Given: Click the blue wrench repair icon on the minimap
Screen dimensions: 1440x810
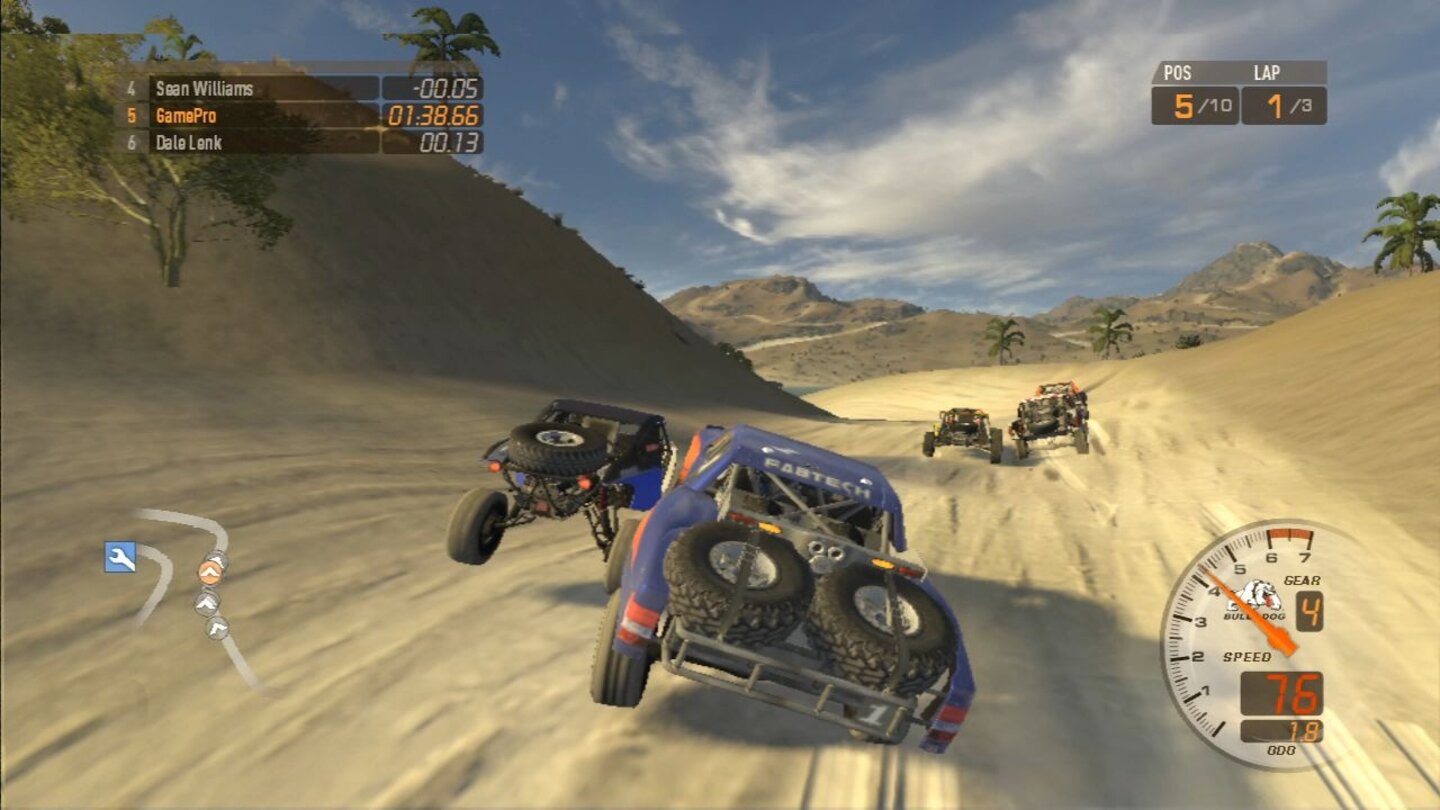Looking at the screenshot, I should pos(119,556).
